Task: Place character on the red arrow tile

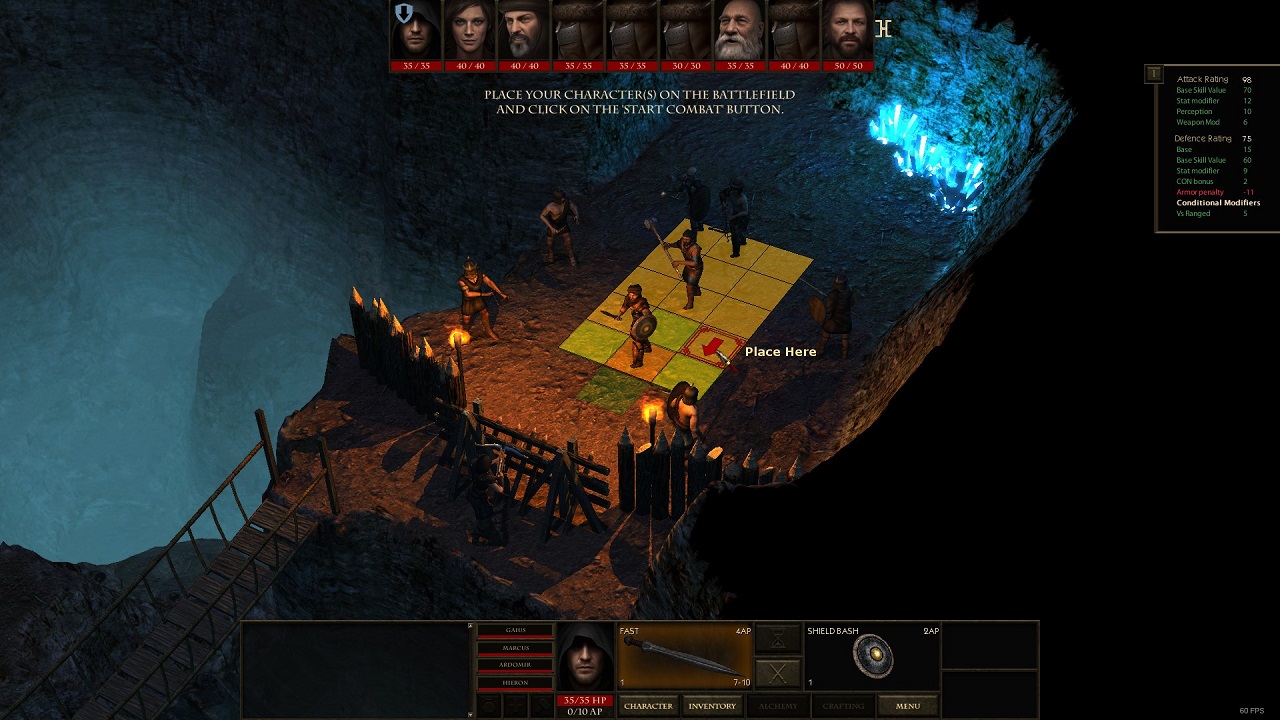Action: tap(712, 347)
